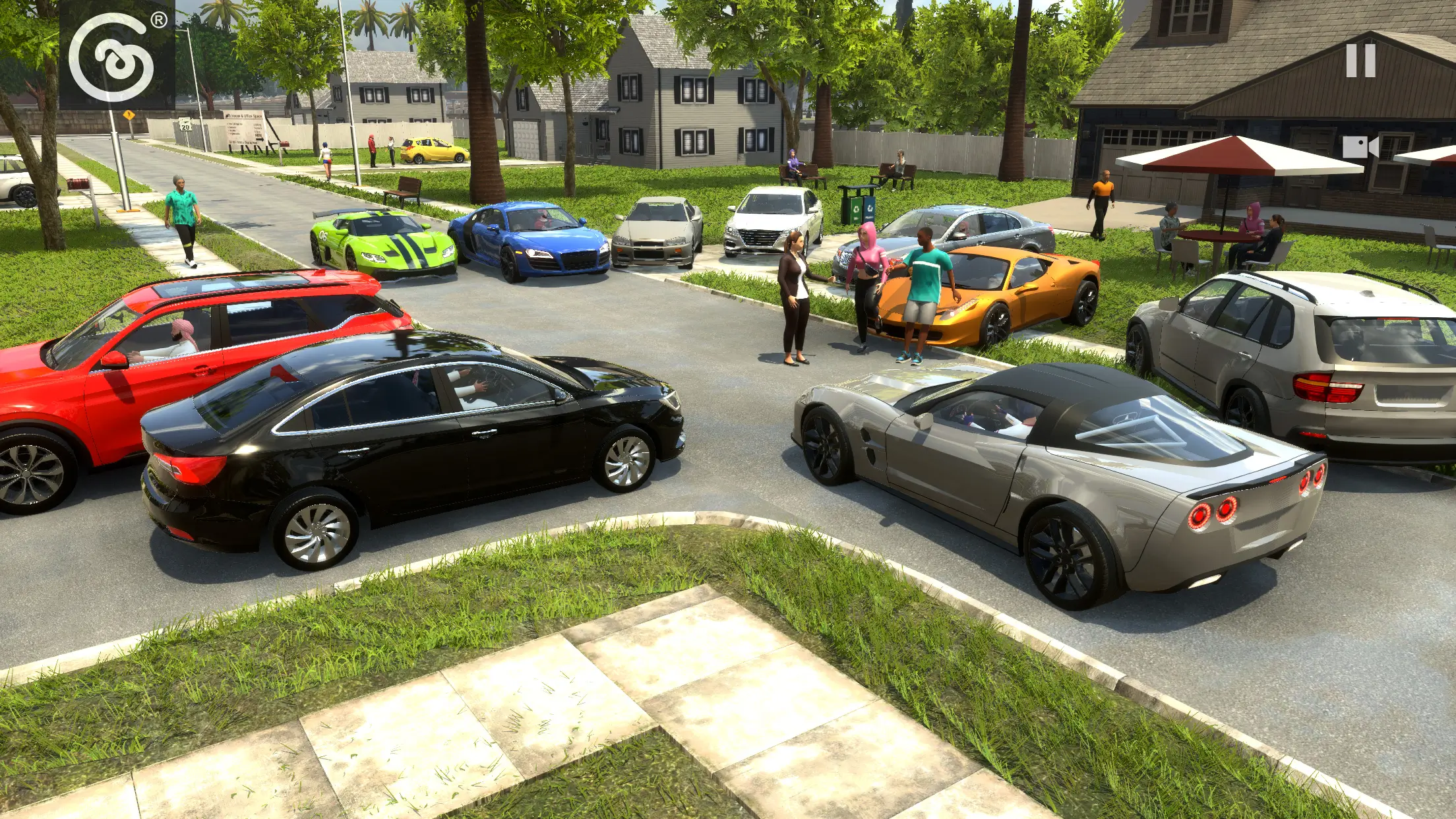This screenshot has width=1456, height=819.
Task: Select the speed limit 20 sign
Action: [x=186, y=122]
